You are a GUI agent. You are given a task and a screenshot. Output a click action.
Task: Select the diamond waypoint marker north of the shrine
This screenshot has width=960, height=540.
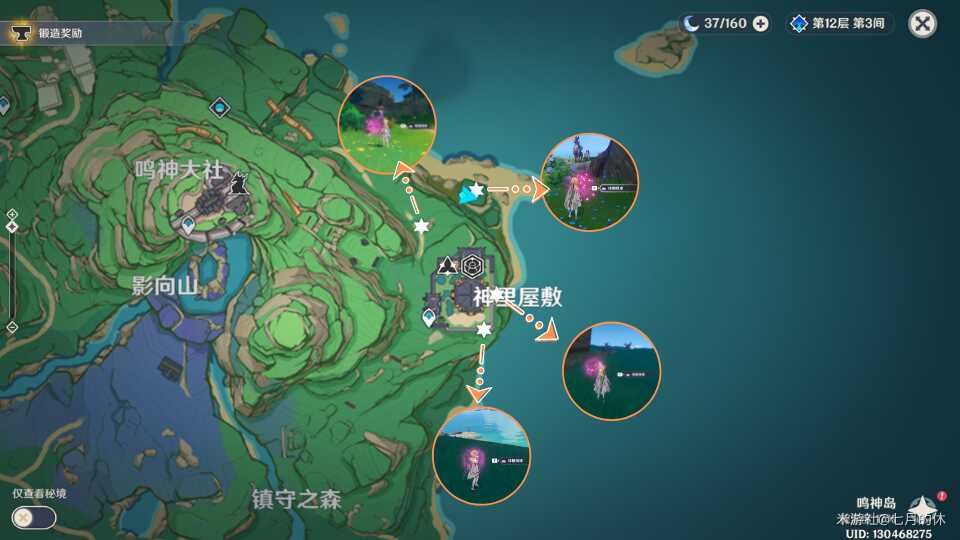coord(219,106)
